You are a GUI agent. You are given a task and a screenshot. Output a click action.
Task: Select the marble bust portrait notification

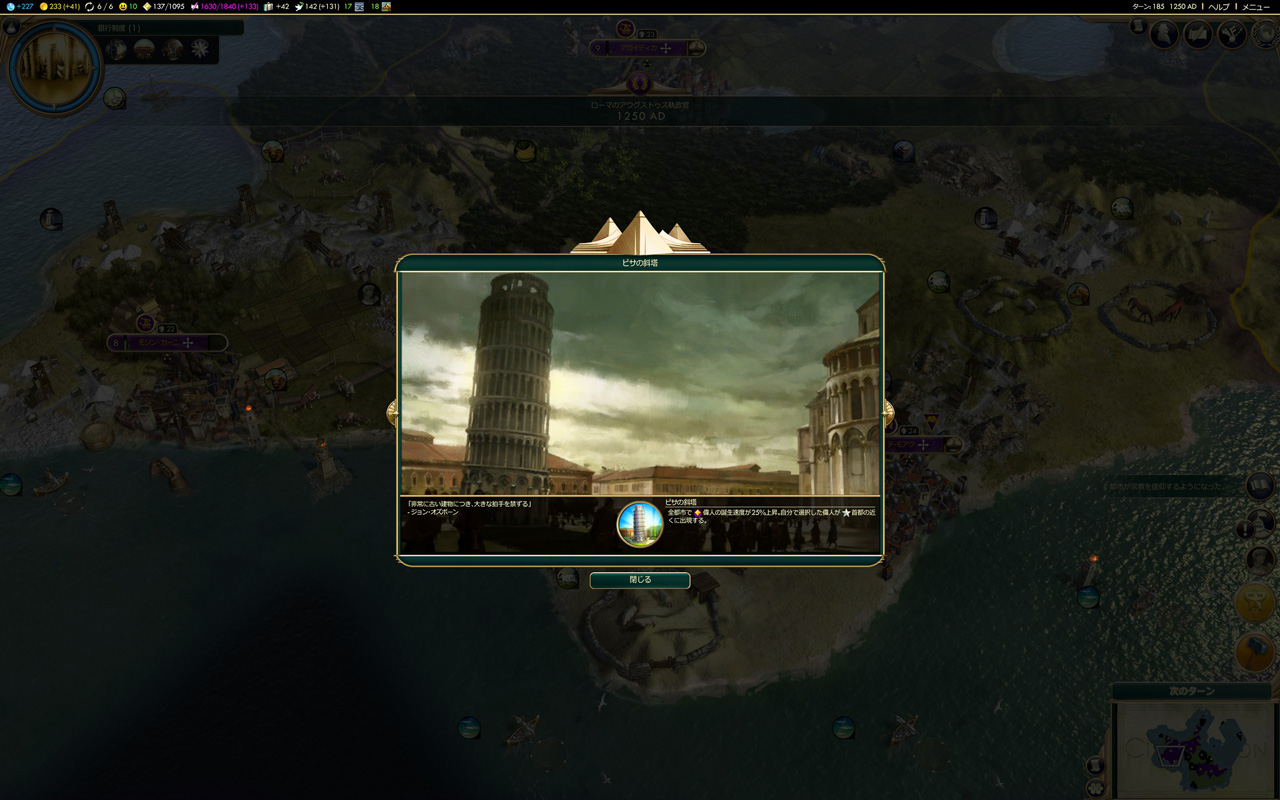(x=1259, y=558)
